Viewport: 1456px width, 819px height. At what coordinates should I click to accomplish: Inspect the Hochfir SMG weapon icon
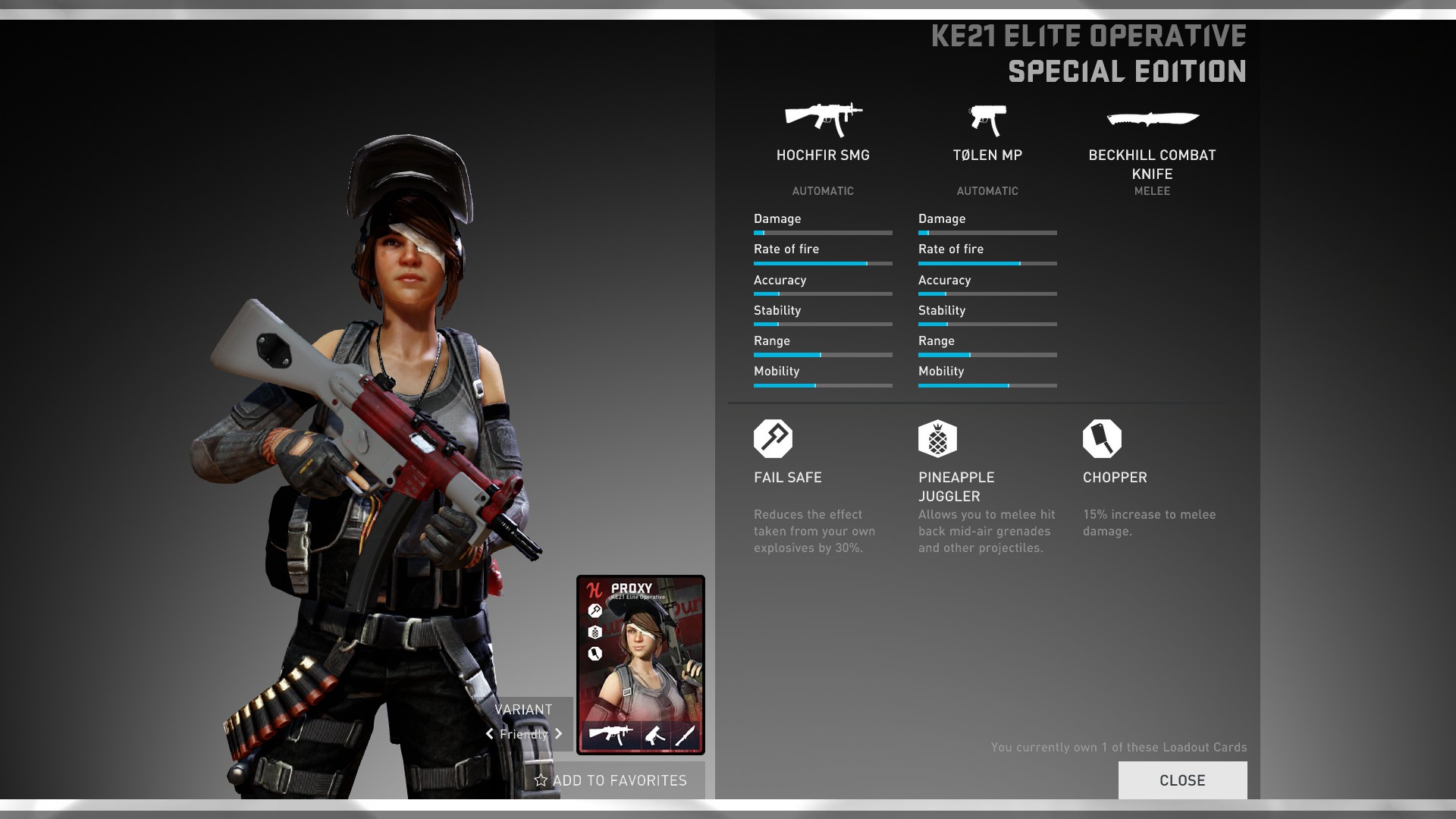pos(823,119)
